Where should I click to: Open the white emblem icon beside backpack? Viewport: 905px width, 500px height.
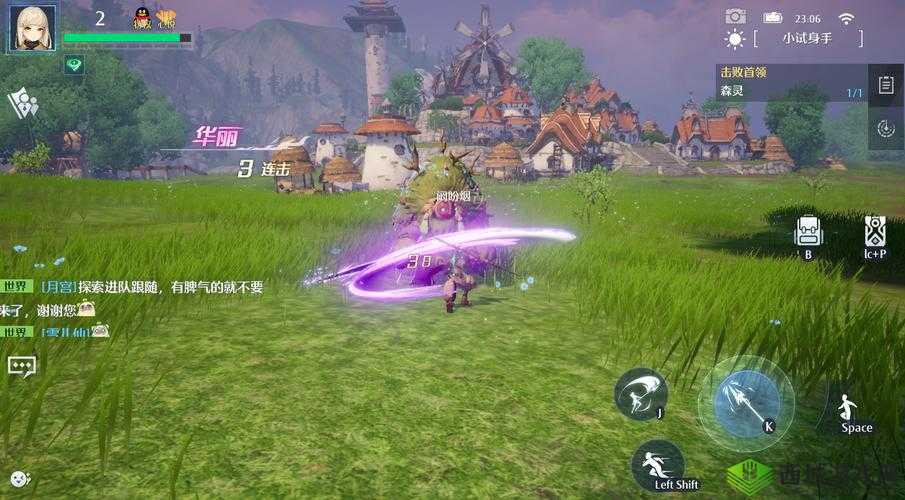pos(875,232)
